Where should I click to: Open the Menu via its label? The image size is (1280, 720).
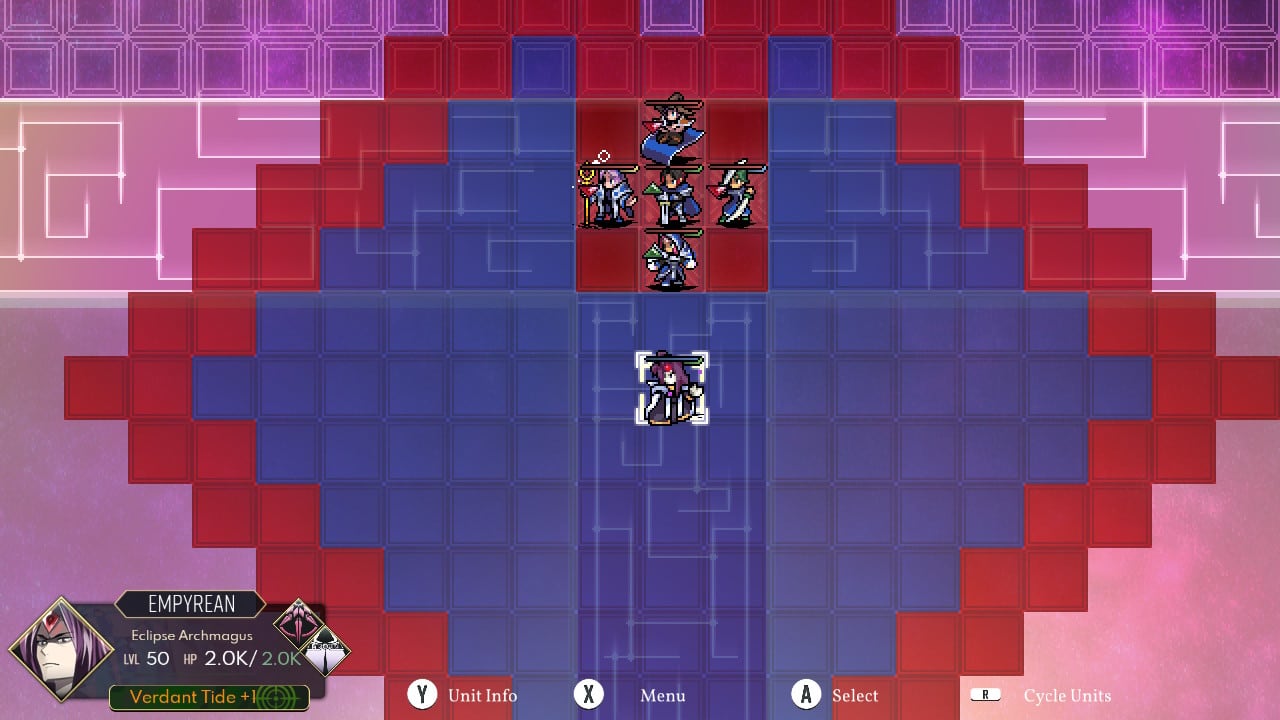(x=662, y=696)
